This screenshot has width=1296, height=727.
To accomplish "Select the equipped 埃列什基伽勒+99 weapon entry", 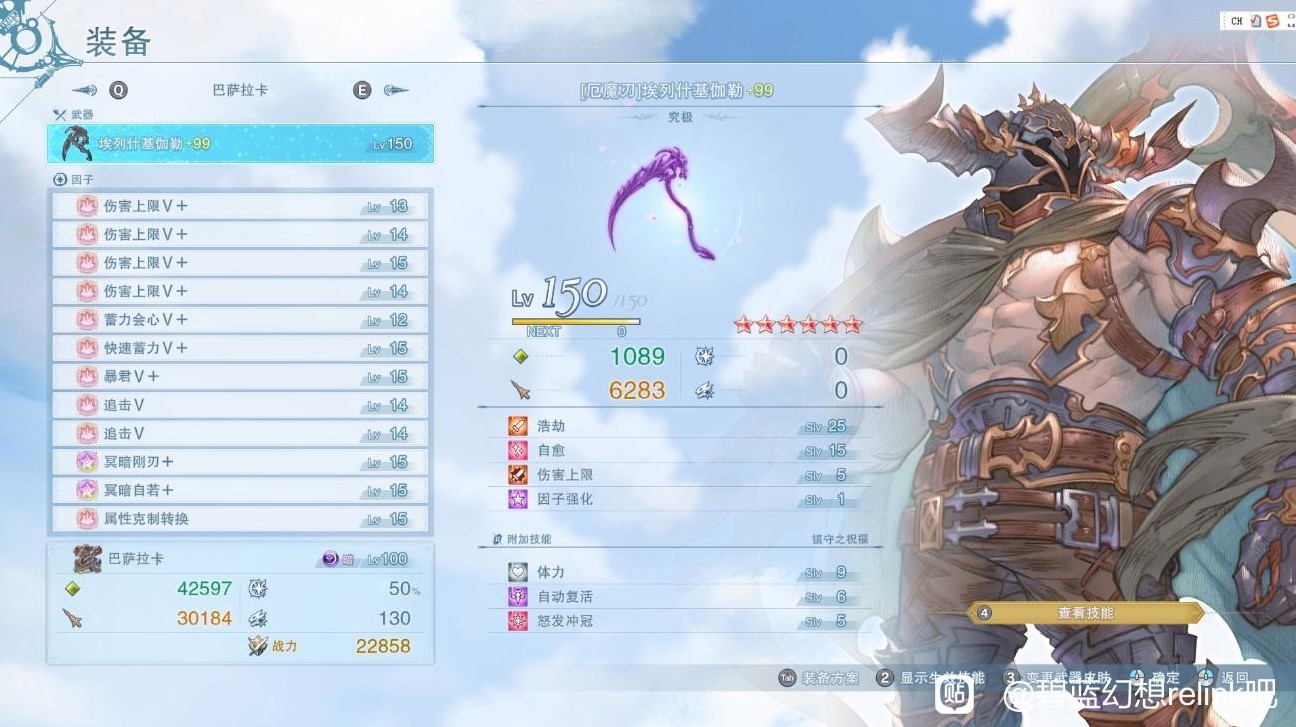I will pos(240,143).
